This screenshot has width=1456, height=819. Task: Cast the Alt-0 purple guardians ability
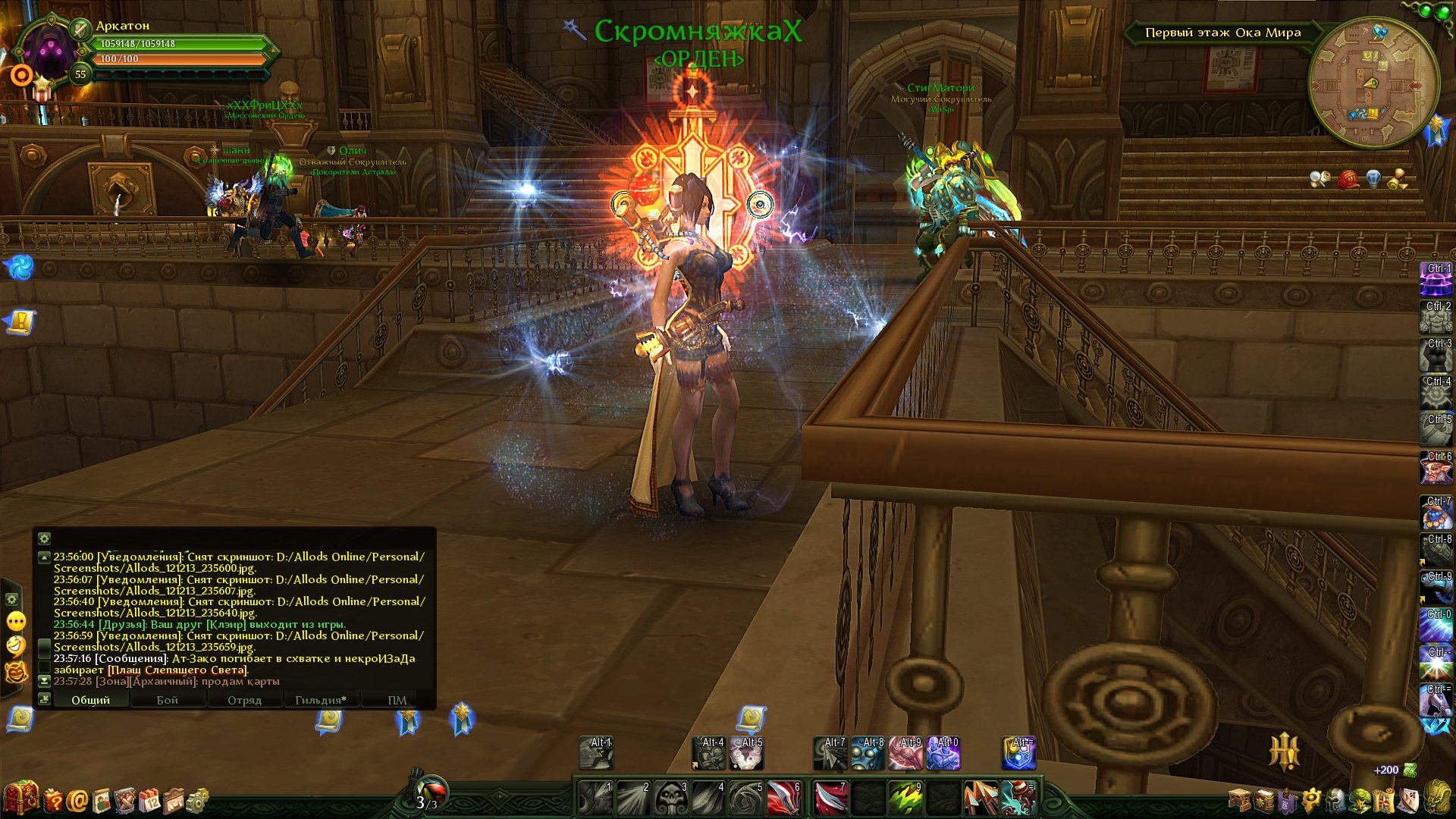pos(943,753)
